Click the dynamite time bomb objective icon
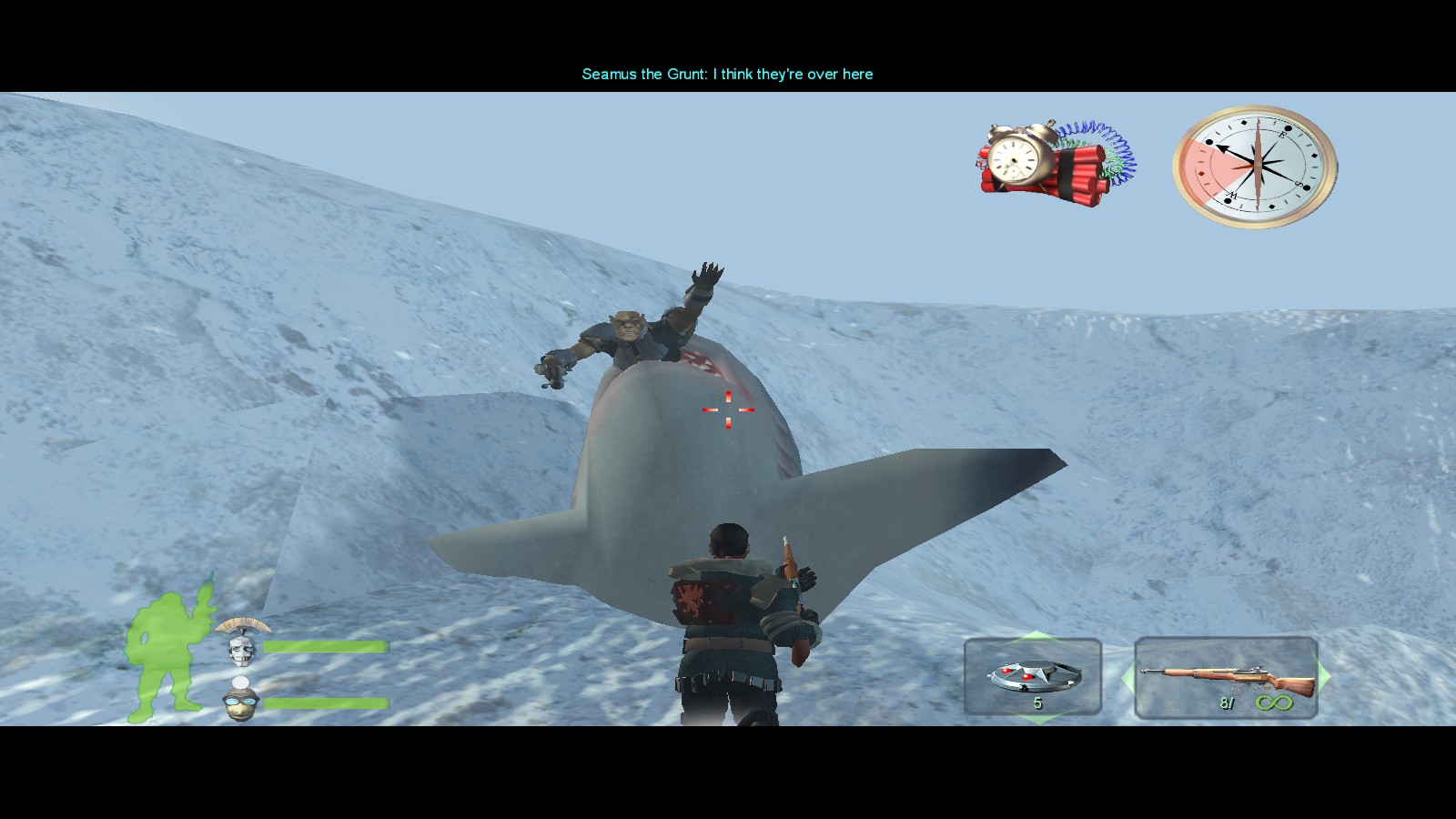 [x=1054, y=162]
